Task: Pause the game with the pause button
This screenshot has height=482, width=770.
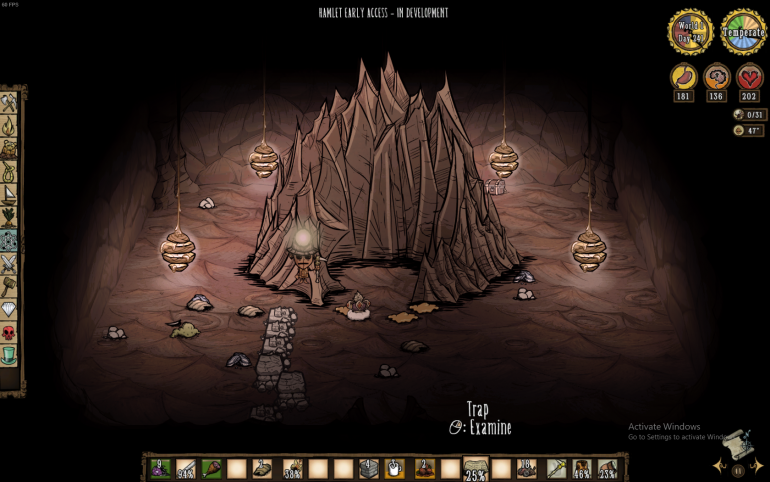Action: 739,469
